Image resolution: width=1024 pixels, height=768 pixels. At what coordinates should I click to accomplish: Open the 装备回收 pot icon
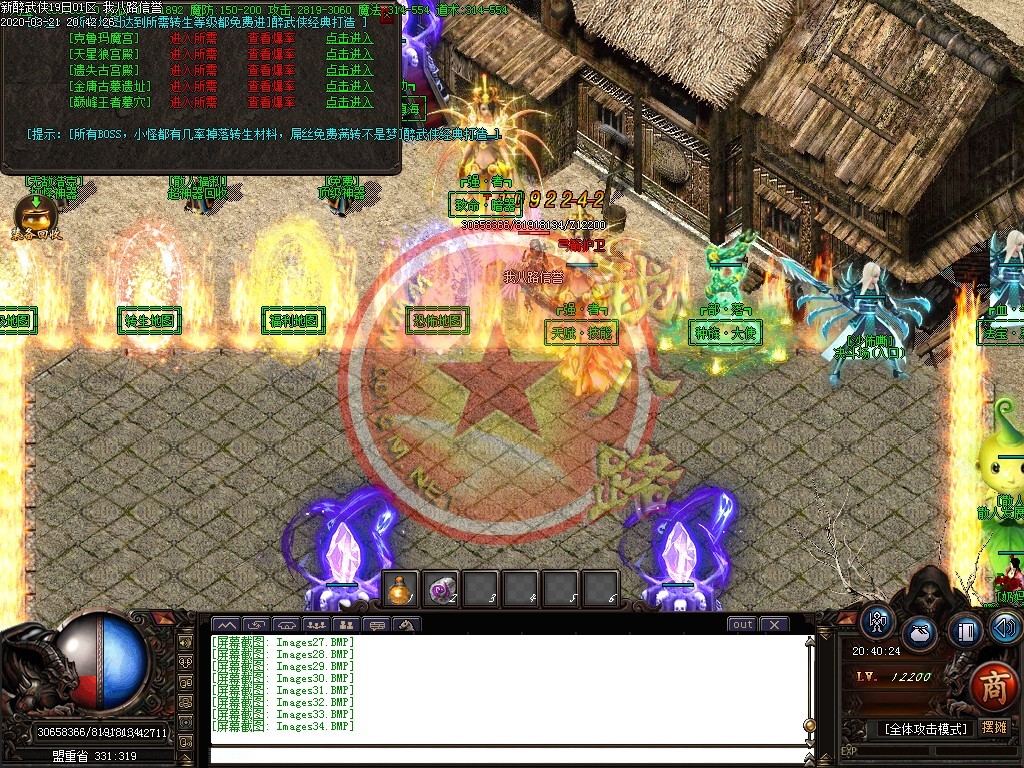point(35,213)
